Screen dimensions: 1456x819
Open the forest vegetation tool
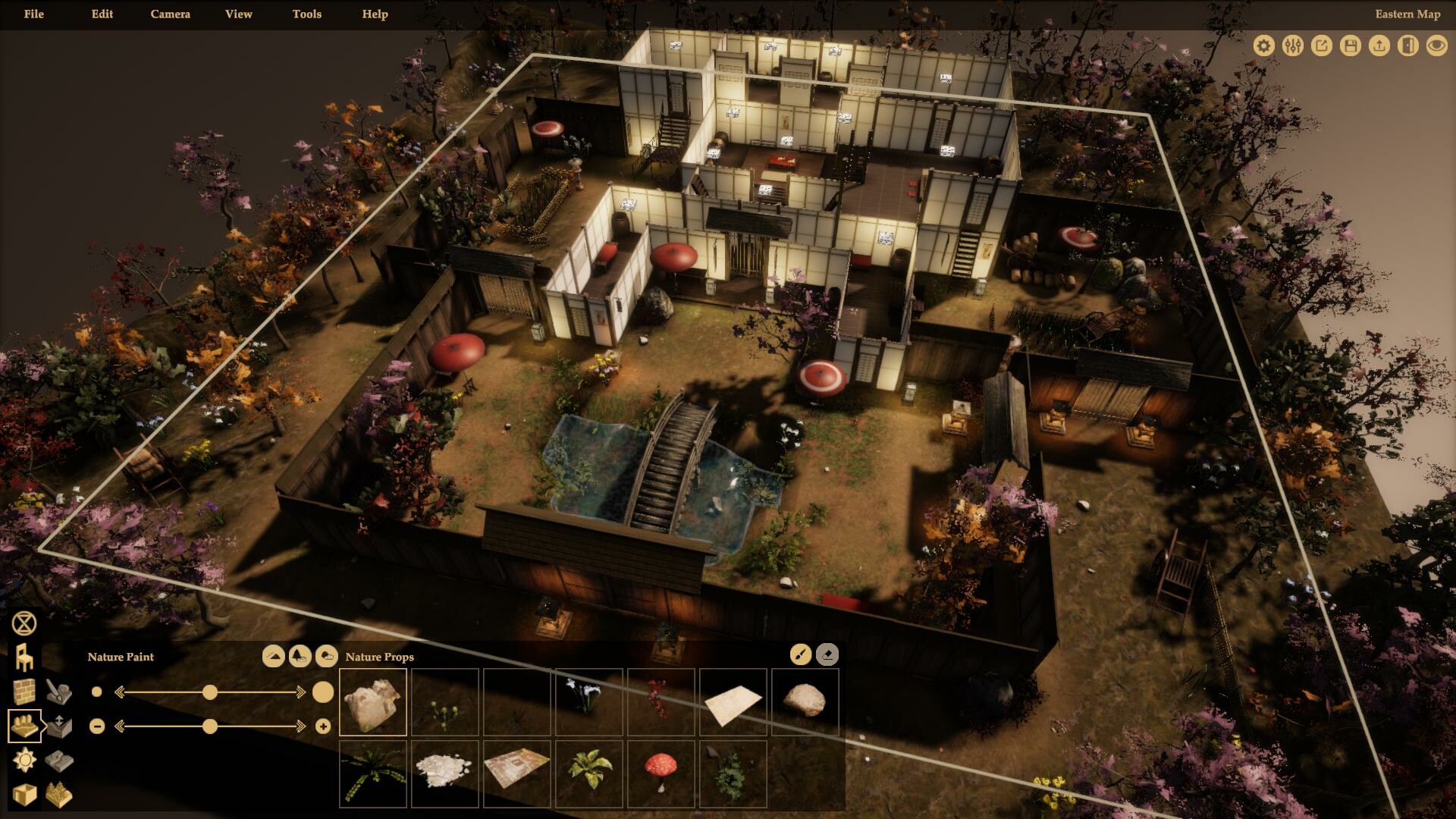pos(59,793)
